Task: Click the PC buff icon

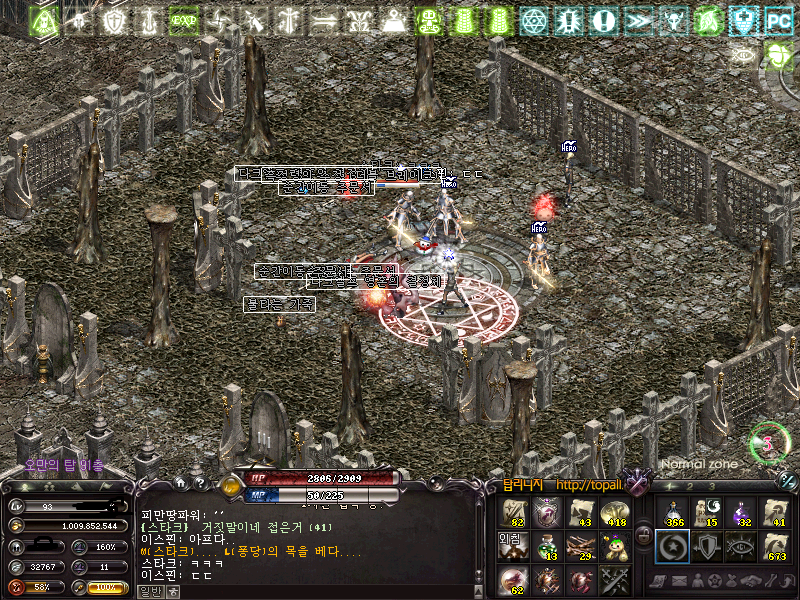Action: click(x=777, y=19)
